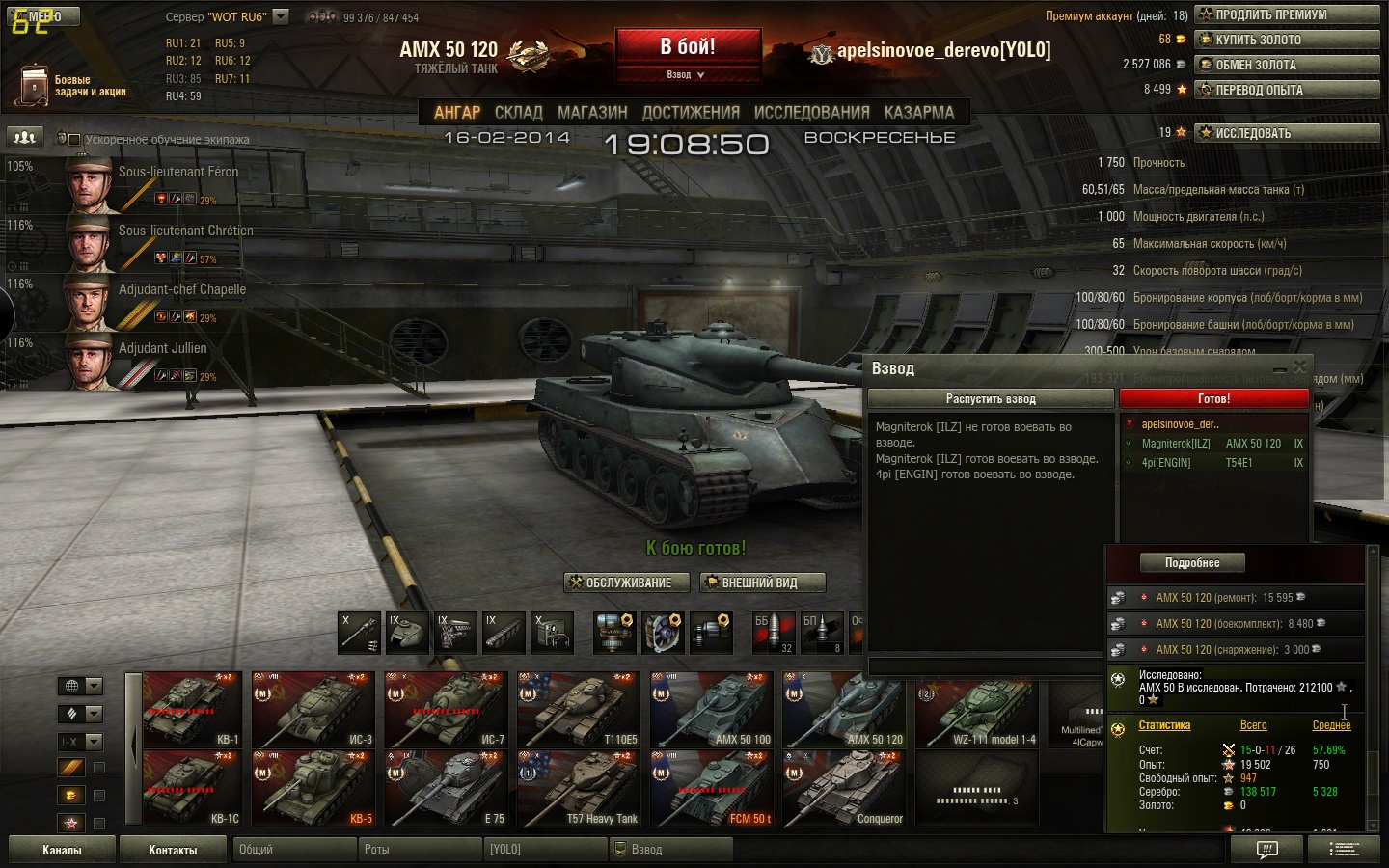This screenshot has height=868, width=1389.
Task: Open the СКЛАД depot tab
Action: [x=518, y=113]
